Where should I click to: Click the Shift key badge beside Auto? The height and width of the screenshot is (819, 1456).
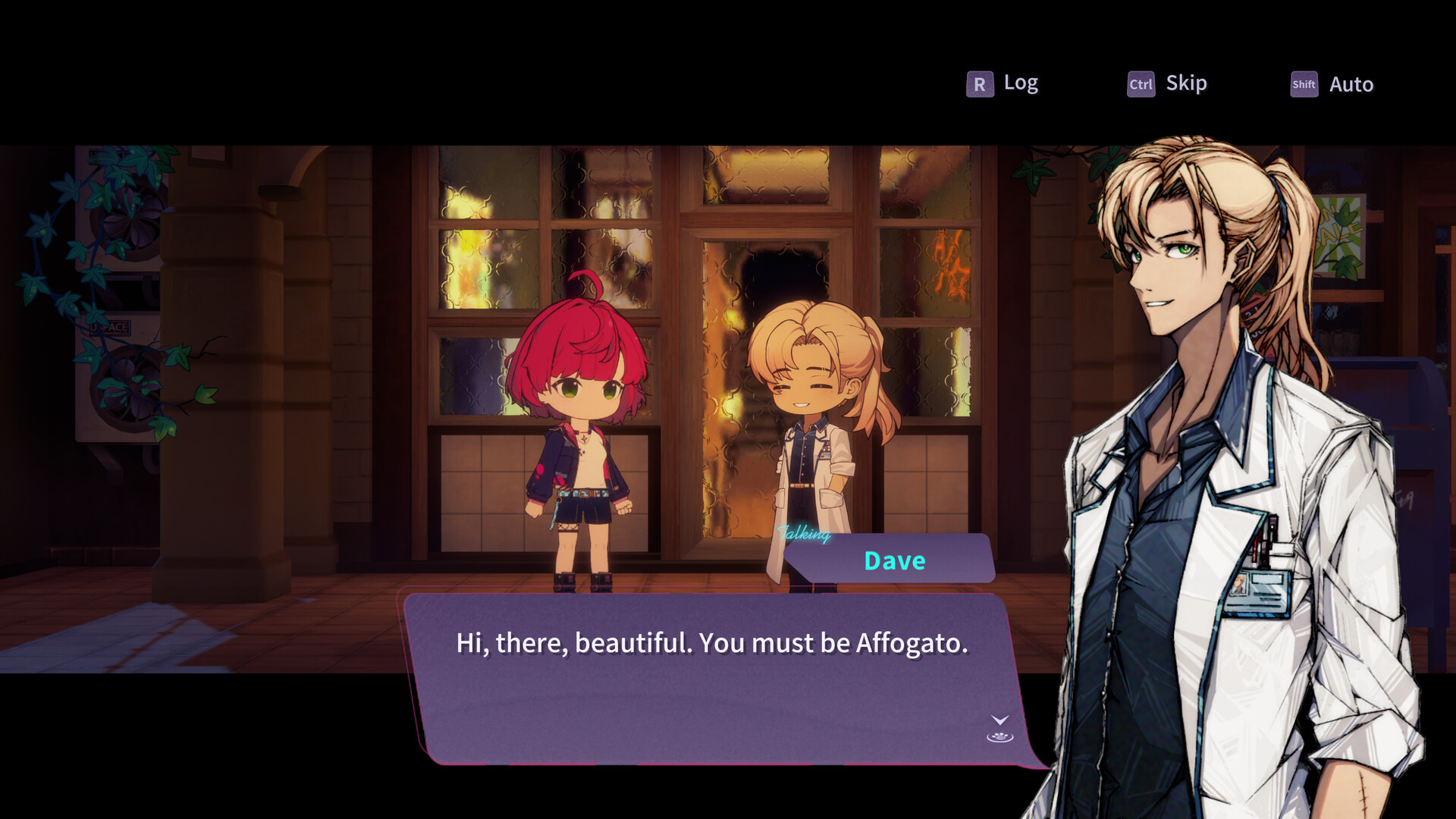1304,85
